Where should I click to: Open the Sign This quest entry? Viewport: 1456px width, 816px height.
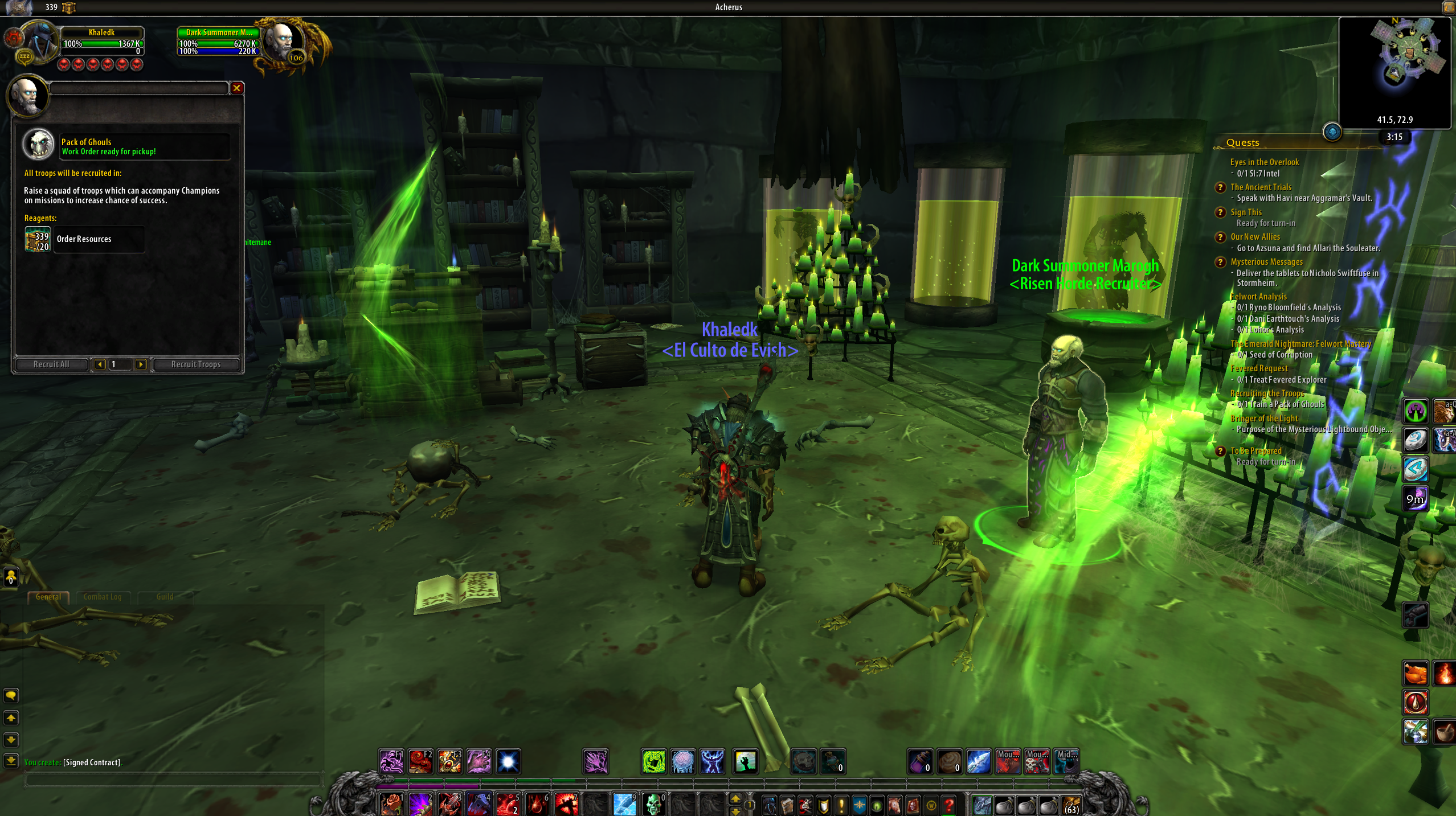(1246, 212)
